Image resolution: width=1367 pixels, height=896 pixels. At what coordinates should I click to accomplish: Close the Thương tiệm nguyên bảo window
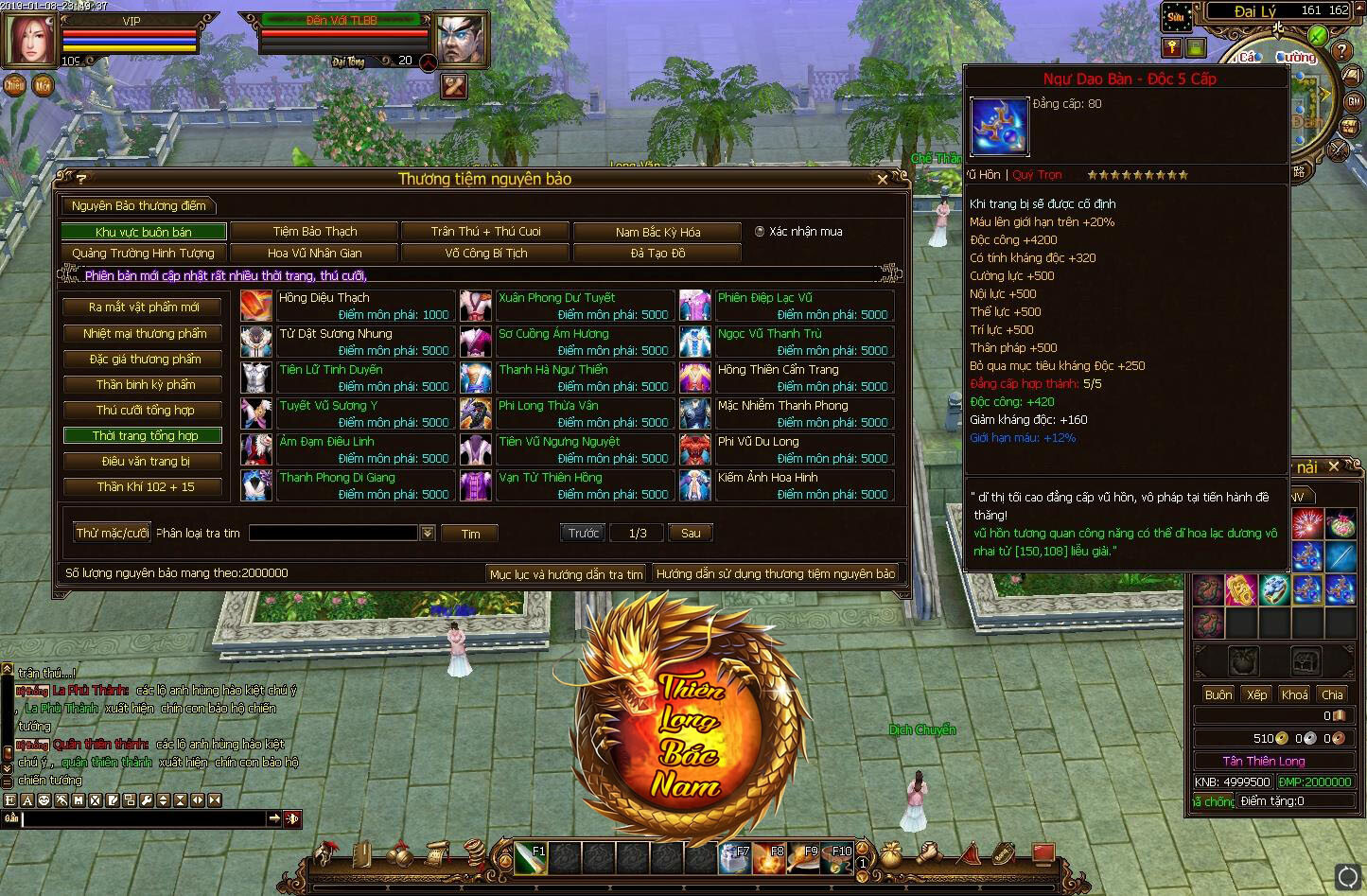(x=883, y=179)
